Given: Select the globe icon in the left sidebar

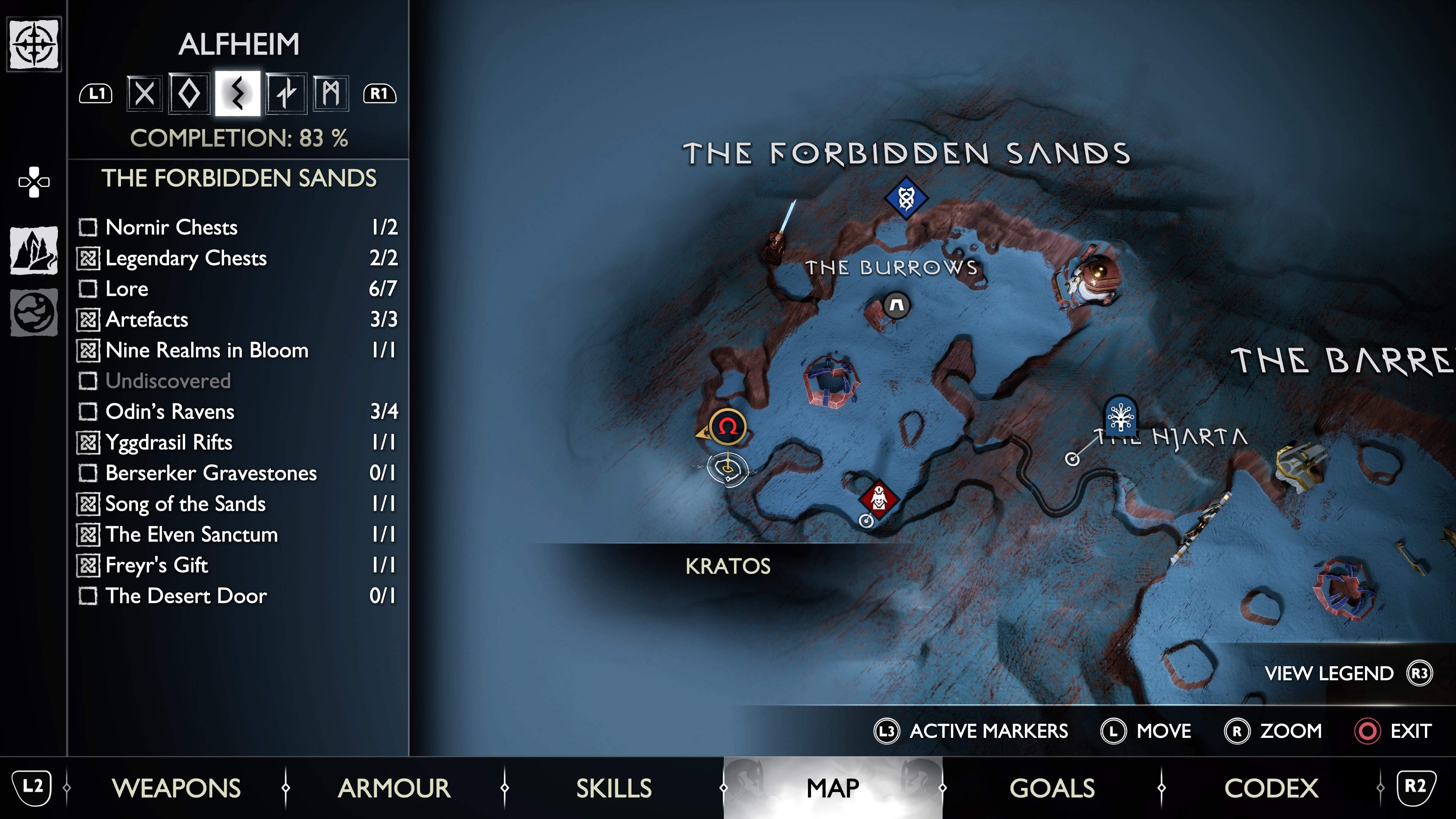Looking at the screenshot, I should coord(33,311).
